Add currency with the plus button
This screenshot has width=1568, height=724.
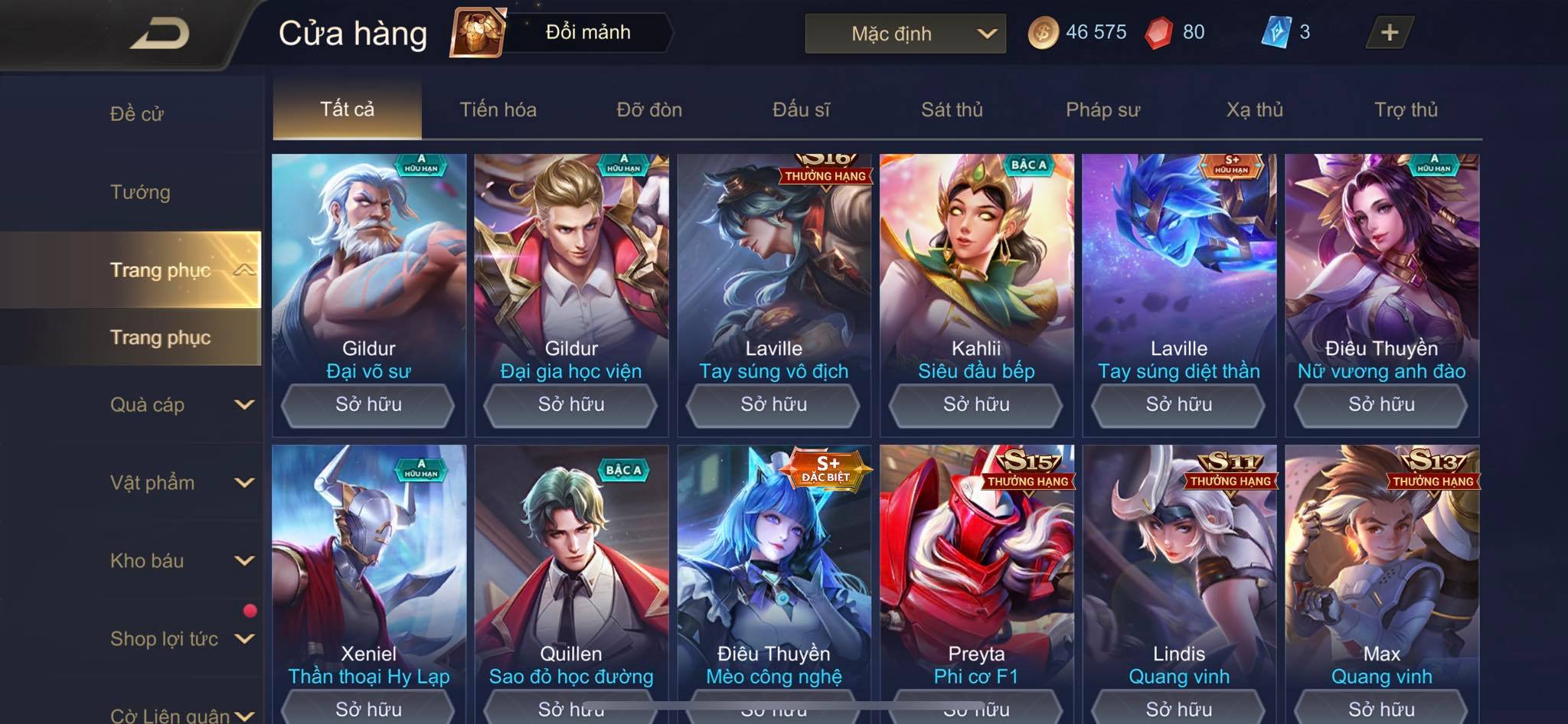click(1389, 32)
